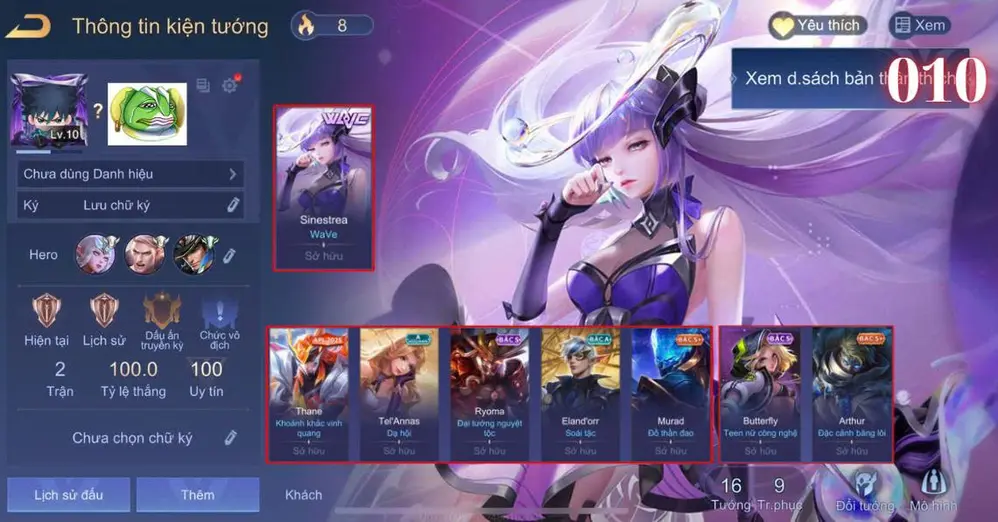Open the Lịch sử đấu match history
Image resolution: width=998 pixels, height=522 pixels.
click(x=68, y=494)
